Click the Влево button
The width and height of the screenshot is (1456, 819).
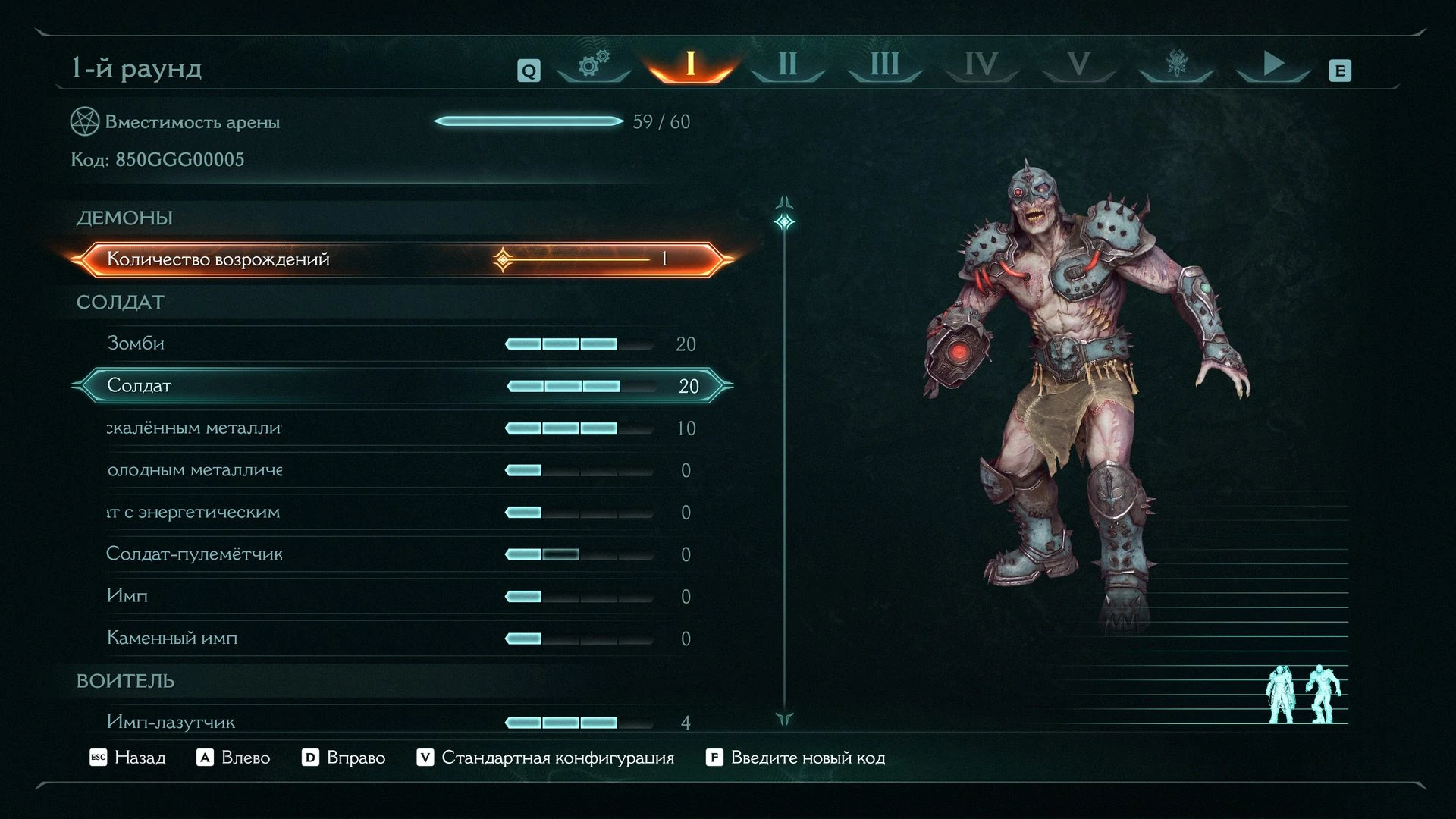234,758
